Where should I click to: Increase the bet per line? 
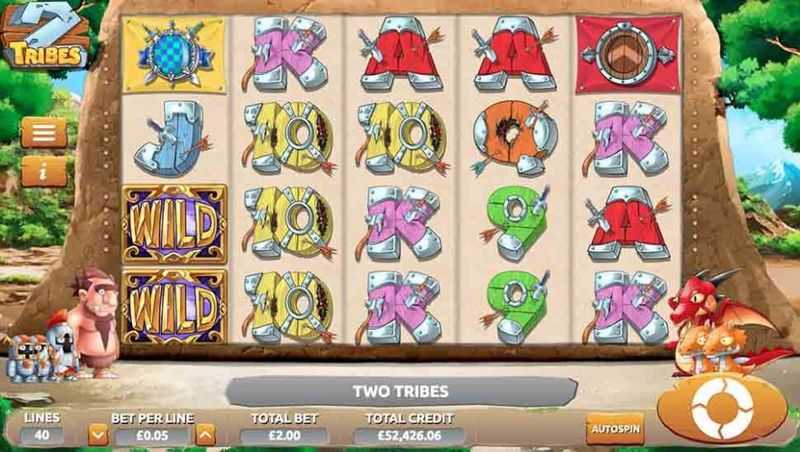point(205,434)
